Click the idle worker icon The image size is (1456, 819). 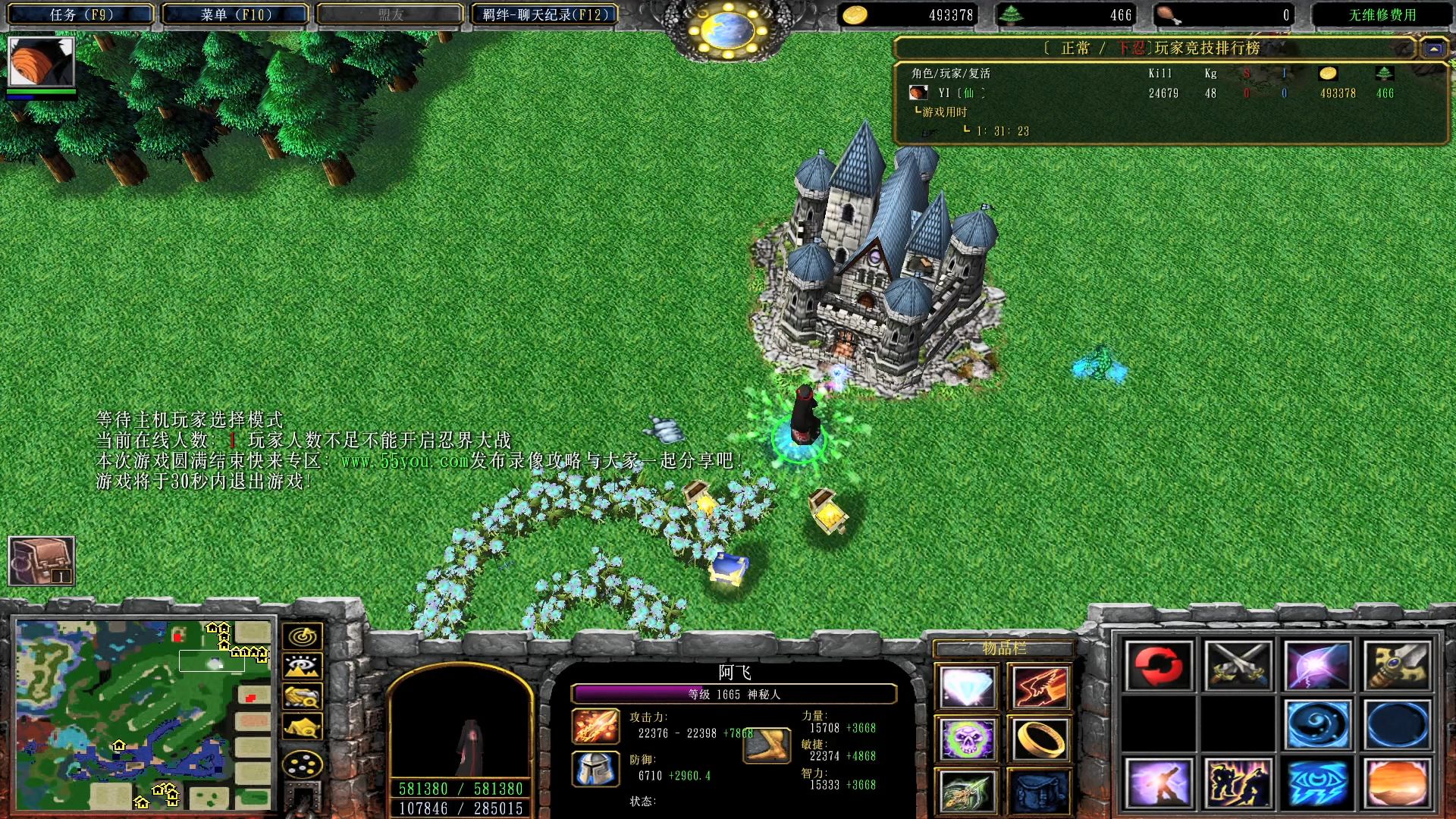(41, 561)
